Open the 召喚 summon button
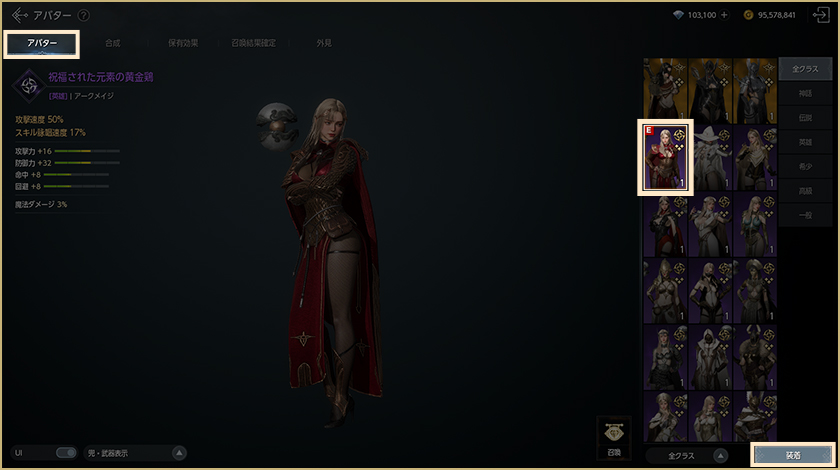Image resolution: width=840 pixels, height=470 pixels. [615, 438]
